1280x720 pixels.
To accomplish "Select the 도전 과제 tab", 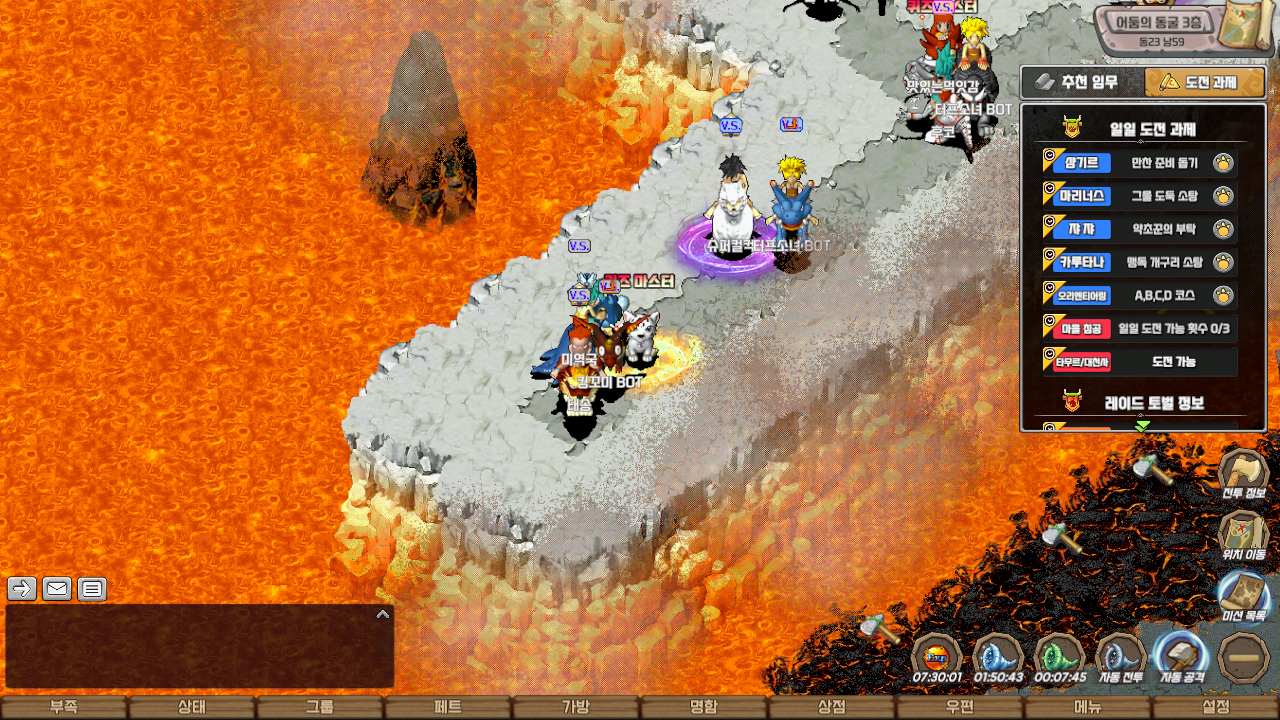I will (1204, 82).
